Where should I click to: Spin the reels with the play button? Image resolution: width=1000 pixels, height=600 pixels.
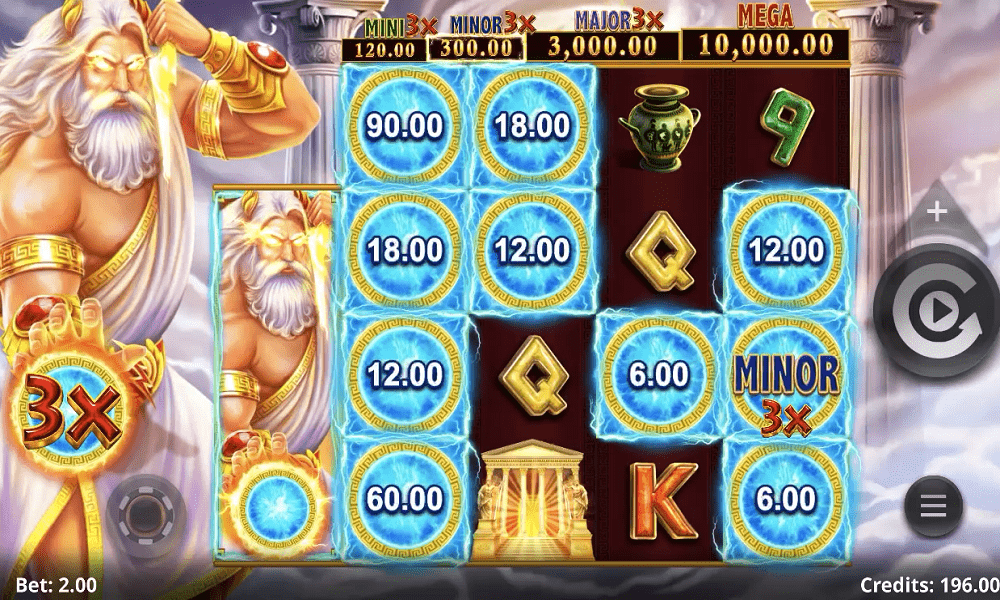[938, 314]
